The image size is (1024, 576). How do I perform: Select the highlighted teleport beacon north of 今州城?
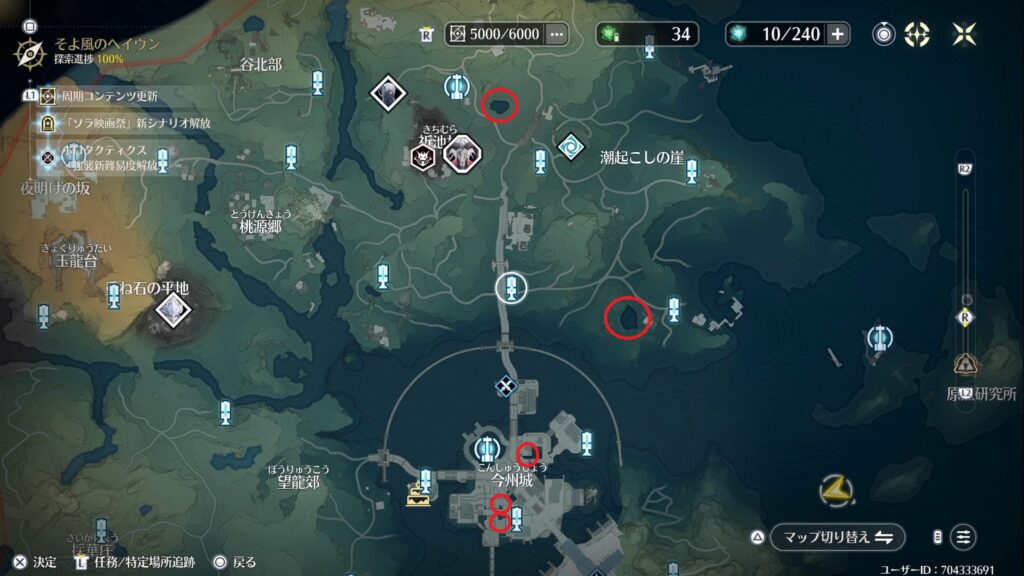coord(511,288)
